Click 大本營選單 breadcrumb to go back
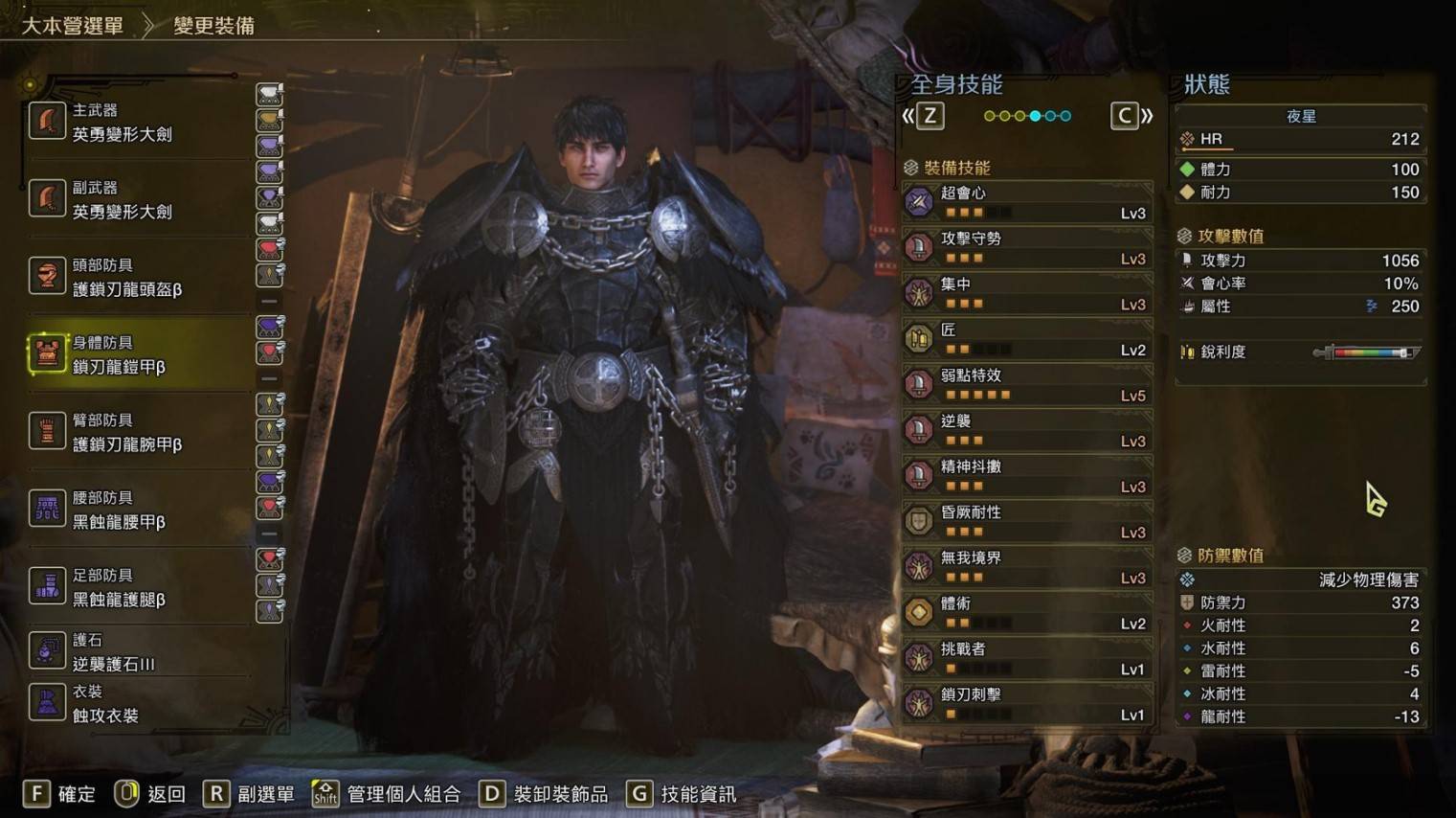Viewport: 1456px width, 818px height. [73, 26]
